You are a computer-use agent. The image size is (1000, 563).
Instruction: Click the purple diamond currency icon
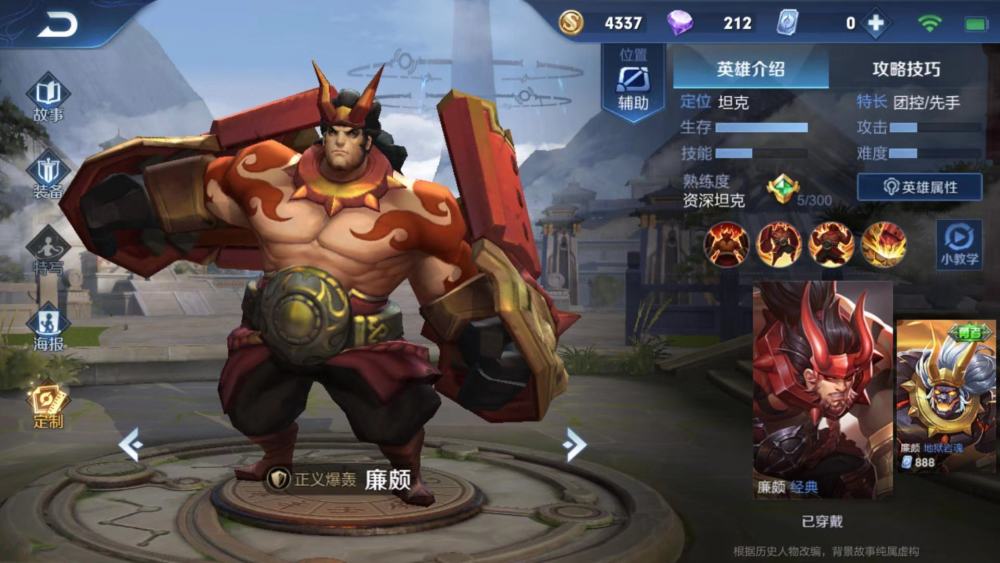click(679, 23)
